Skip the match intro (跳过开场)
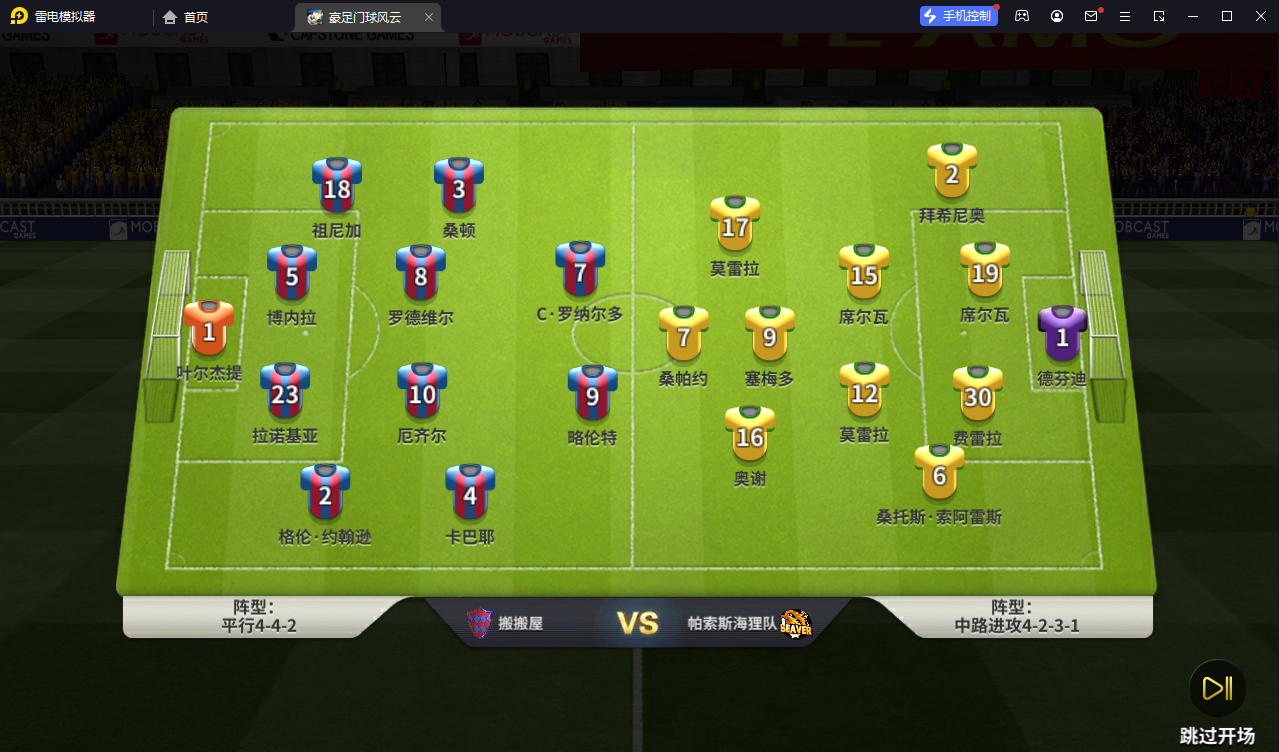 click(1217, 689)
